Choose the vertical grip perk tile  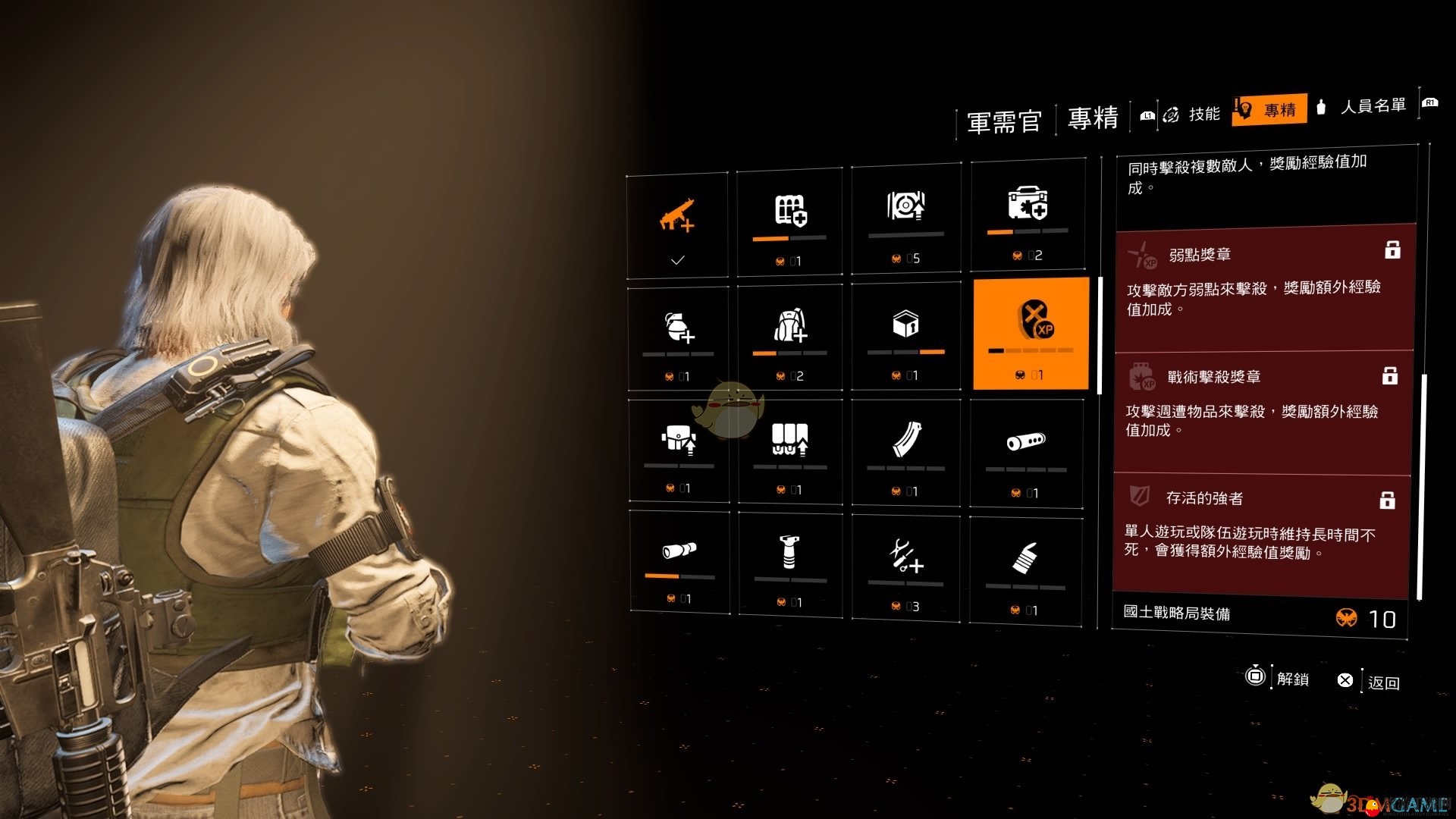[x=789, y=563]
